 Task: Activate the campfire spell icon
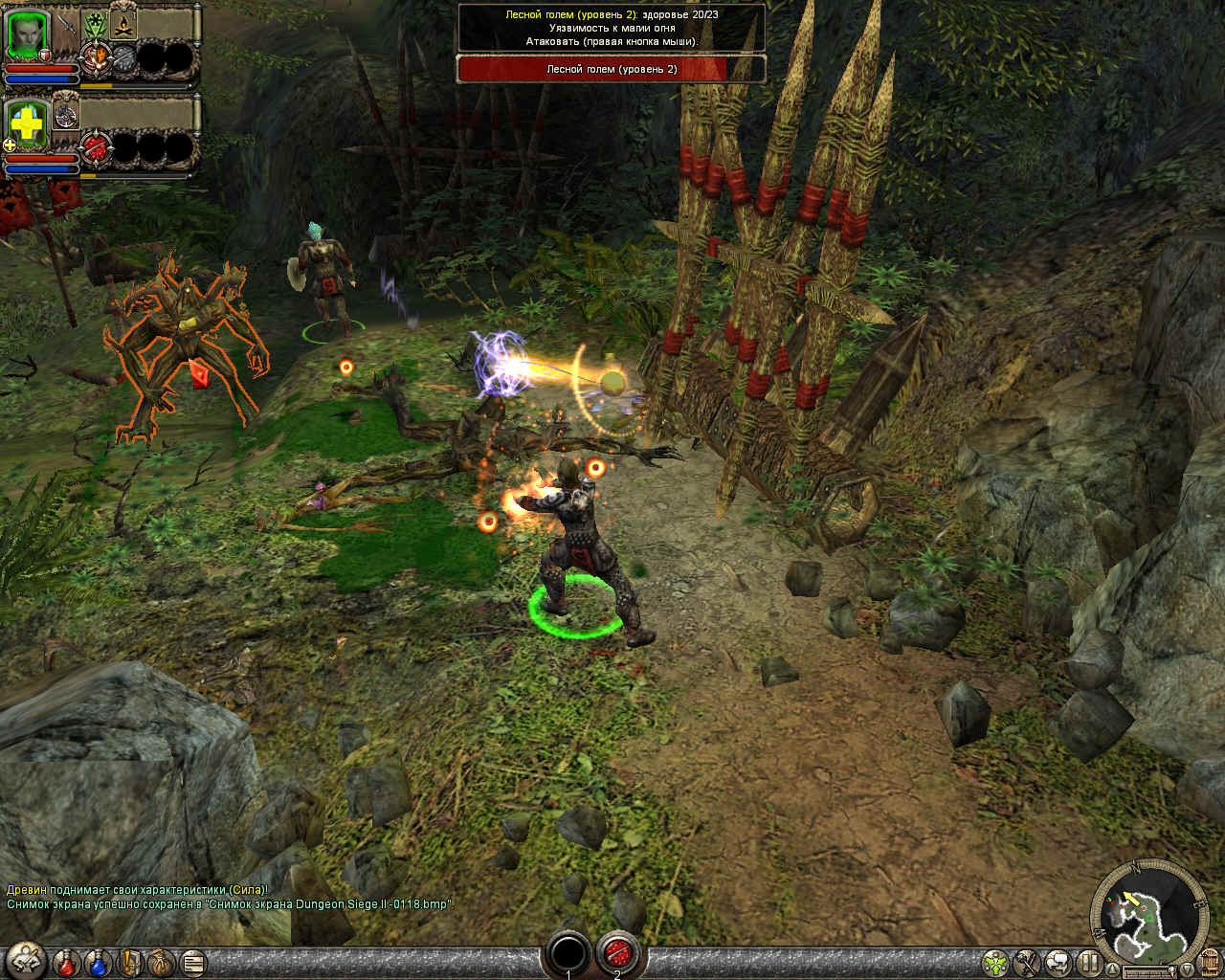[x=122, y=25]
